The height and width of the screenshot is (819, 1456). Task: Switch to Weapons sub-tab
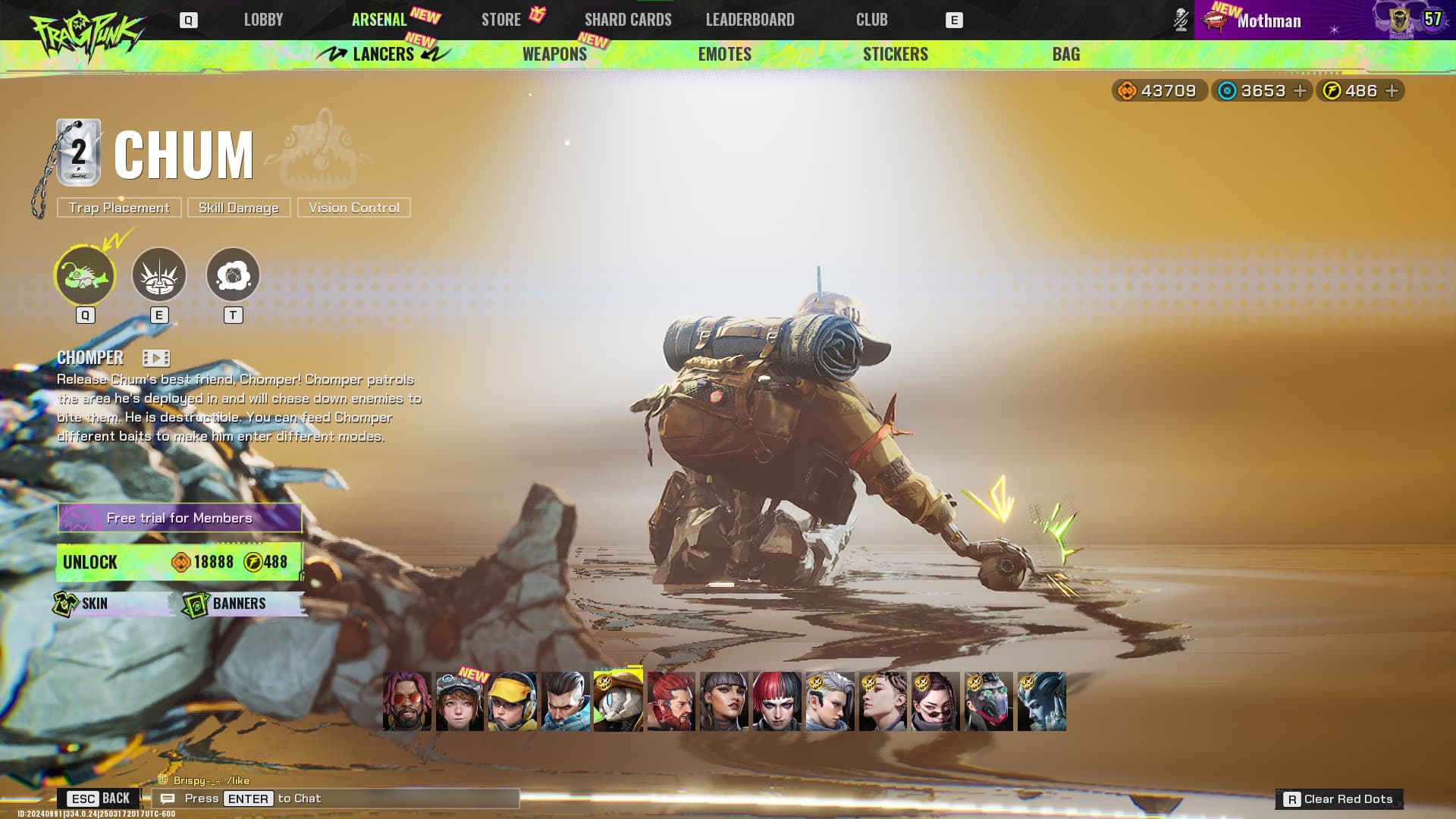[554, 54]
